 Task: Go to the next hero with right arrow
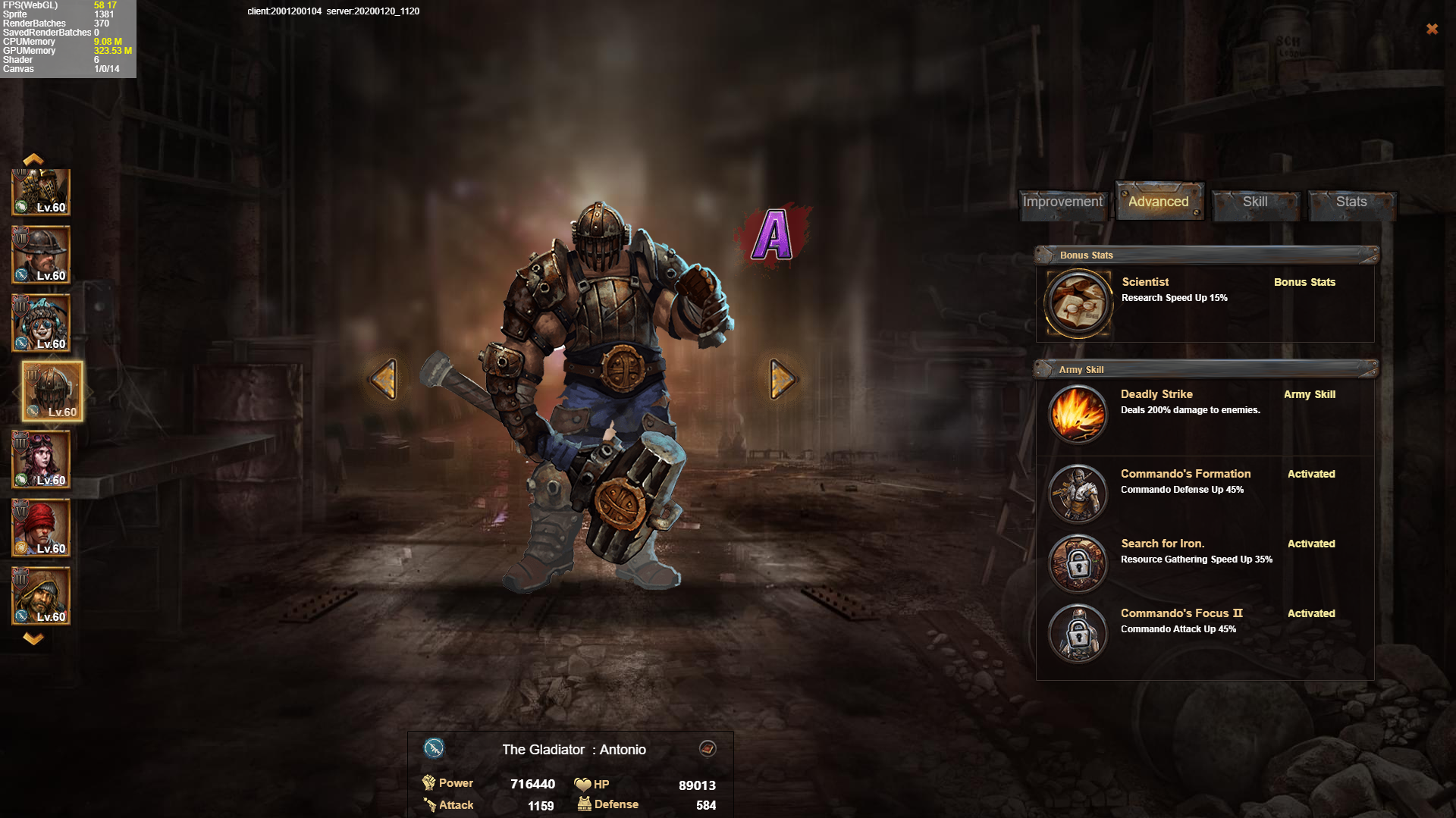tap(782, 378)
